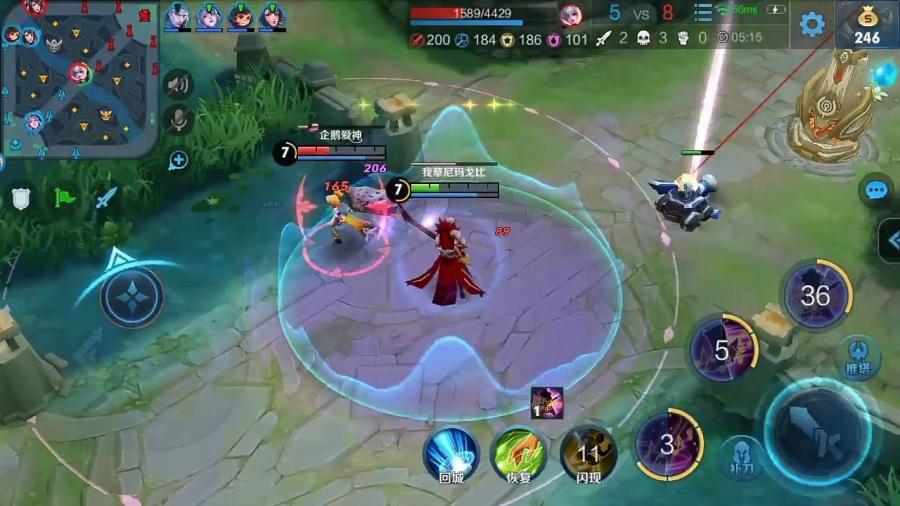Screen dimensions: 900x506
Task: Open the gold coin shop
Action: click(867, 24)
